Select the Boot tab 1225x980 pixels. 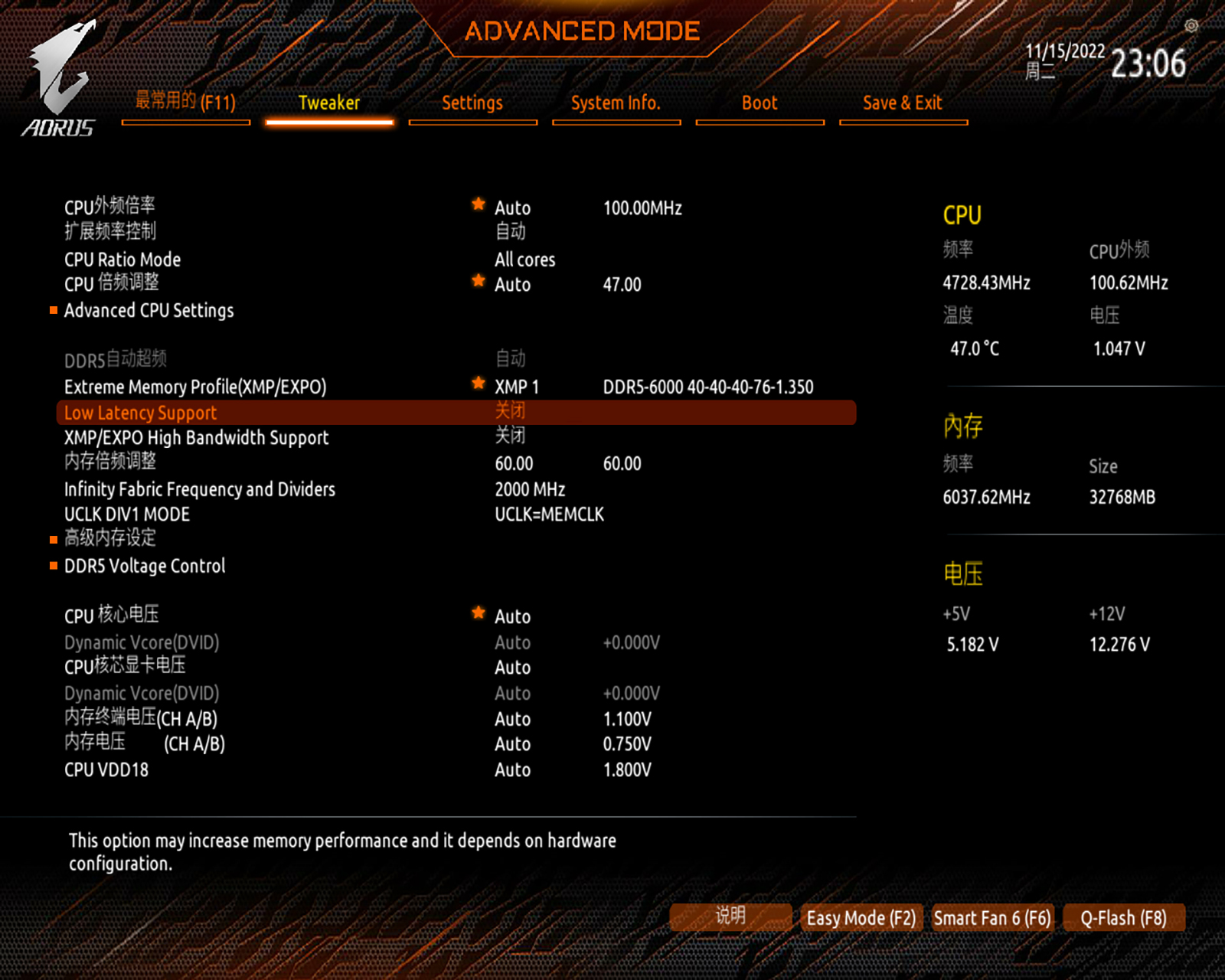point(759,103)
